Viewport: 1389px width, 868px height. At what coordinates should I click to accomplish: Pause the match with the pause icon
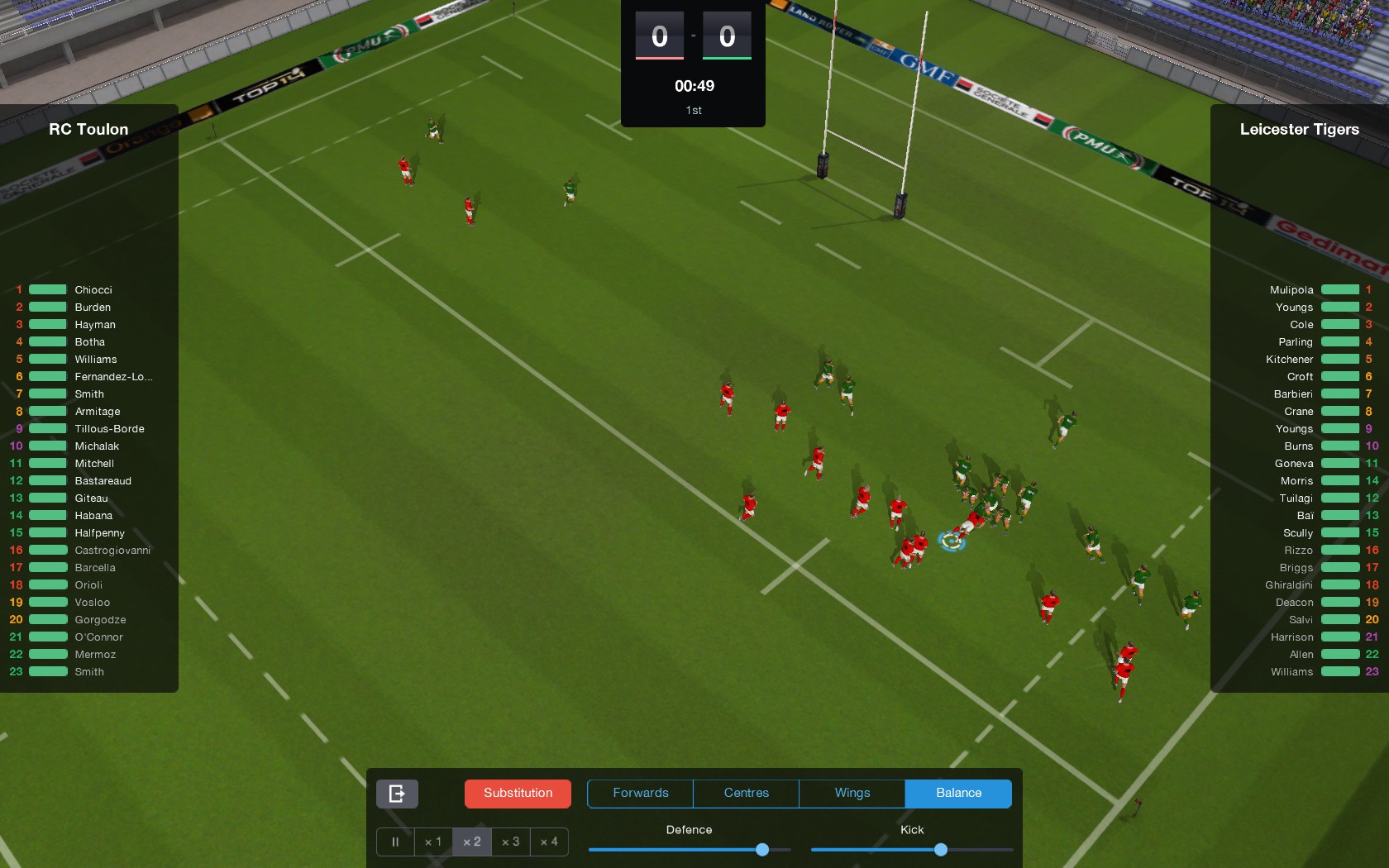[x=394, y=842]
